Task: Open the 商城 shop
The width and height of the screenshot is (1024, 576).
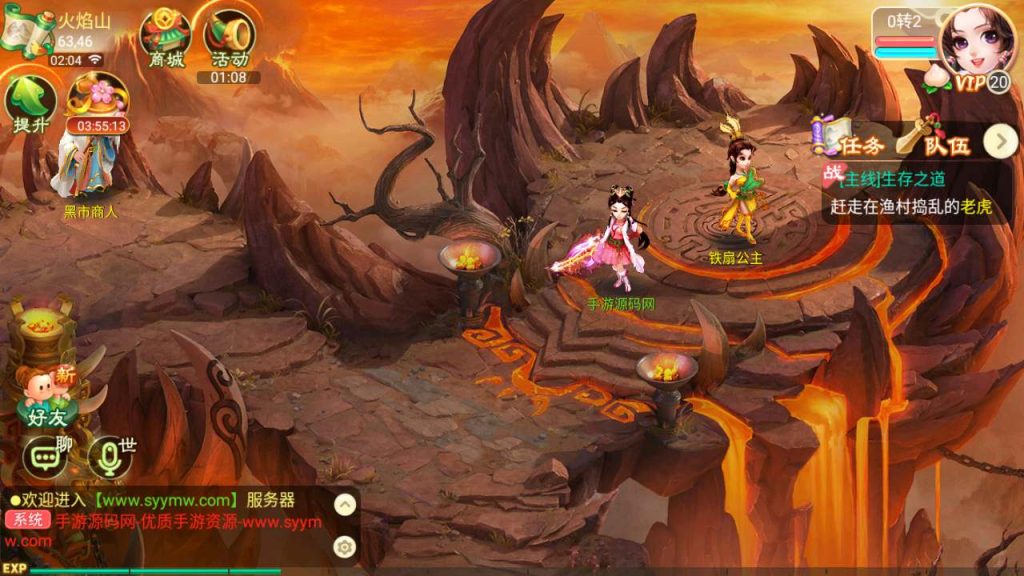Action: 165,36
